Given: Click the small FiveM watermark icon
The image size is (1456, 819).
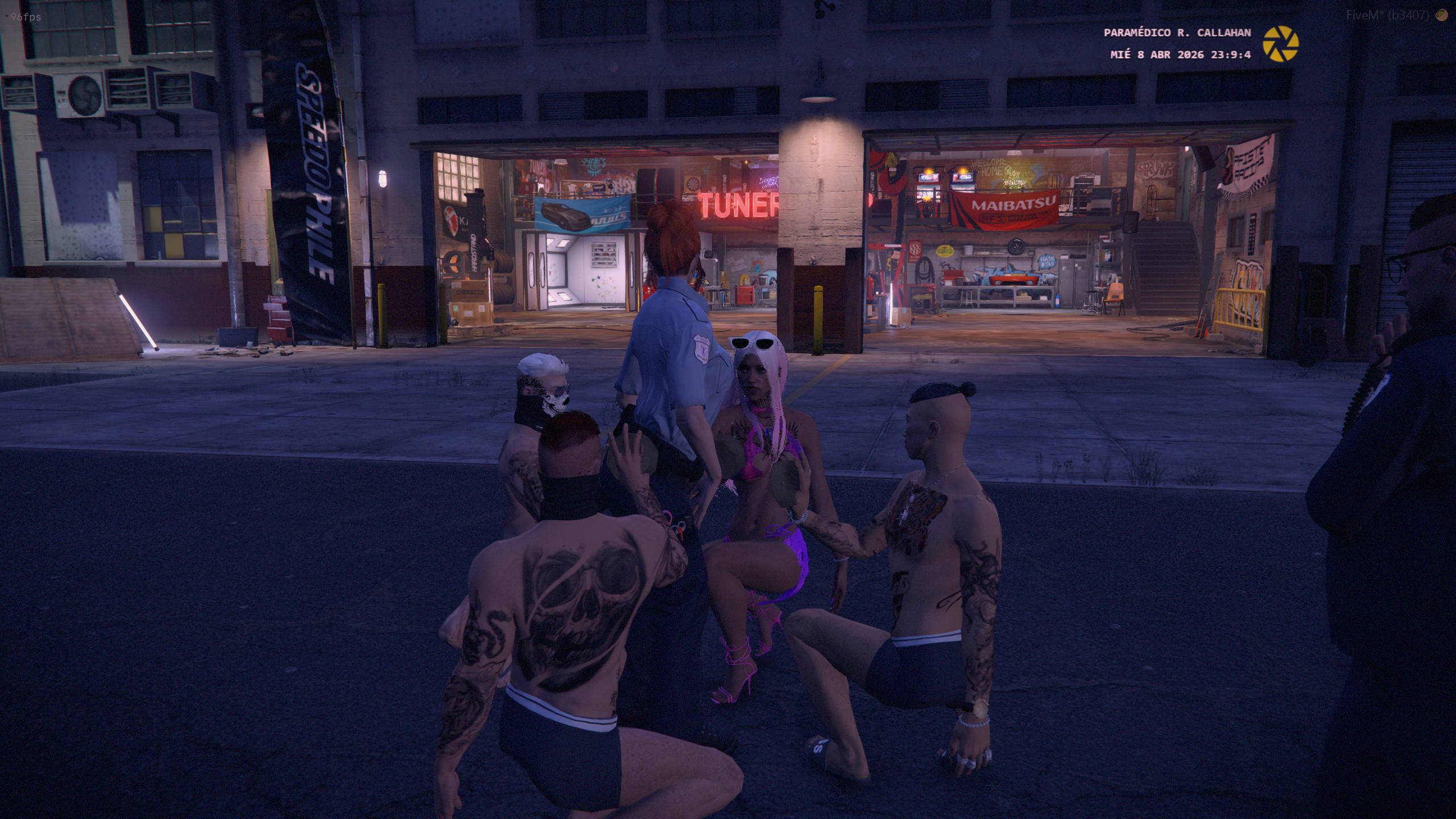Looking at the screenshot, I should 1442,15.
